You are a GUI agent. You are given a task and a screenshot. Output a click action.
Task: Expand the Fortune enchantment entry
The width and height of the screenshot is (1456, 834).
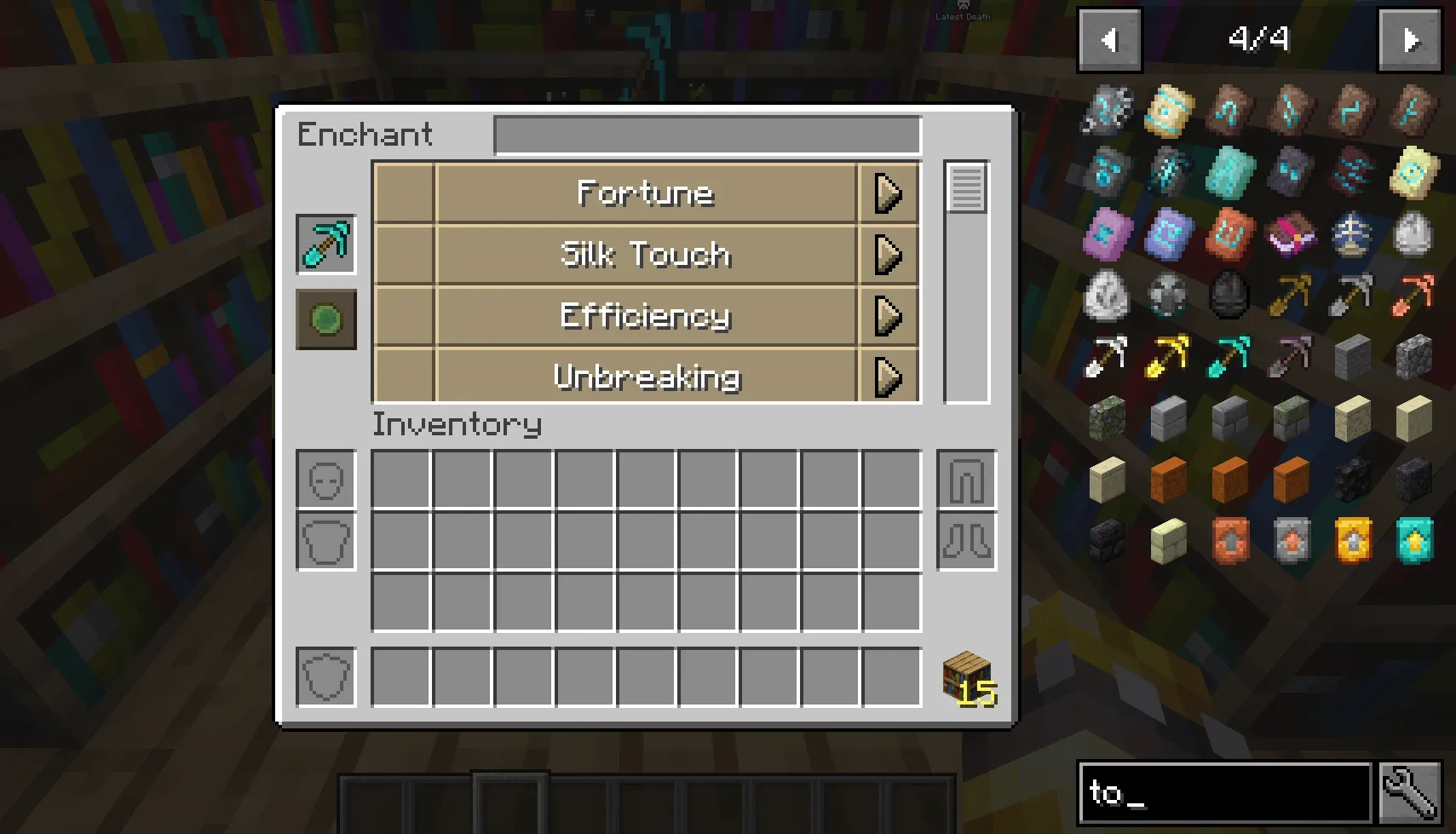(889, 193)
